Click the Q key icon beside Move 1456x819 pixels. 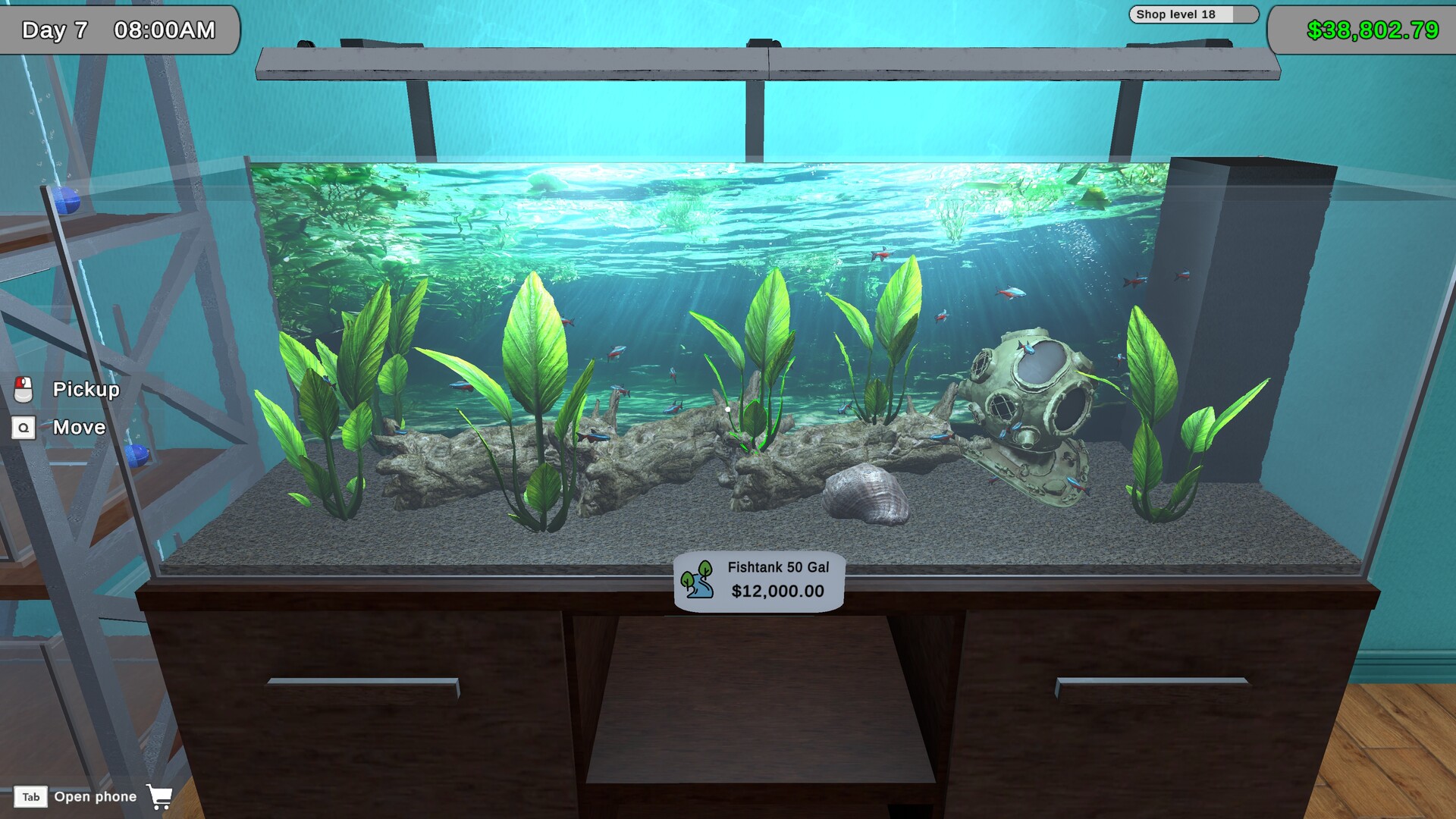tap(24, 427)
